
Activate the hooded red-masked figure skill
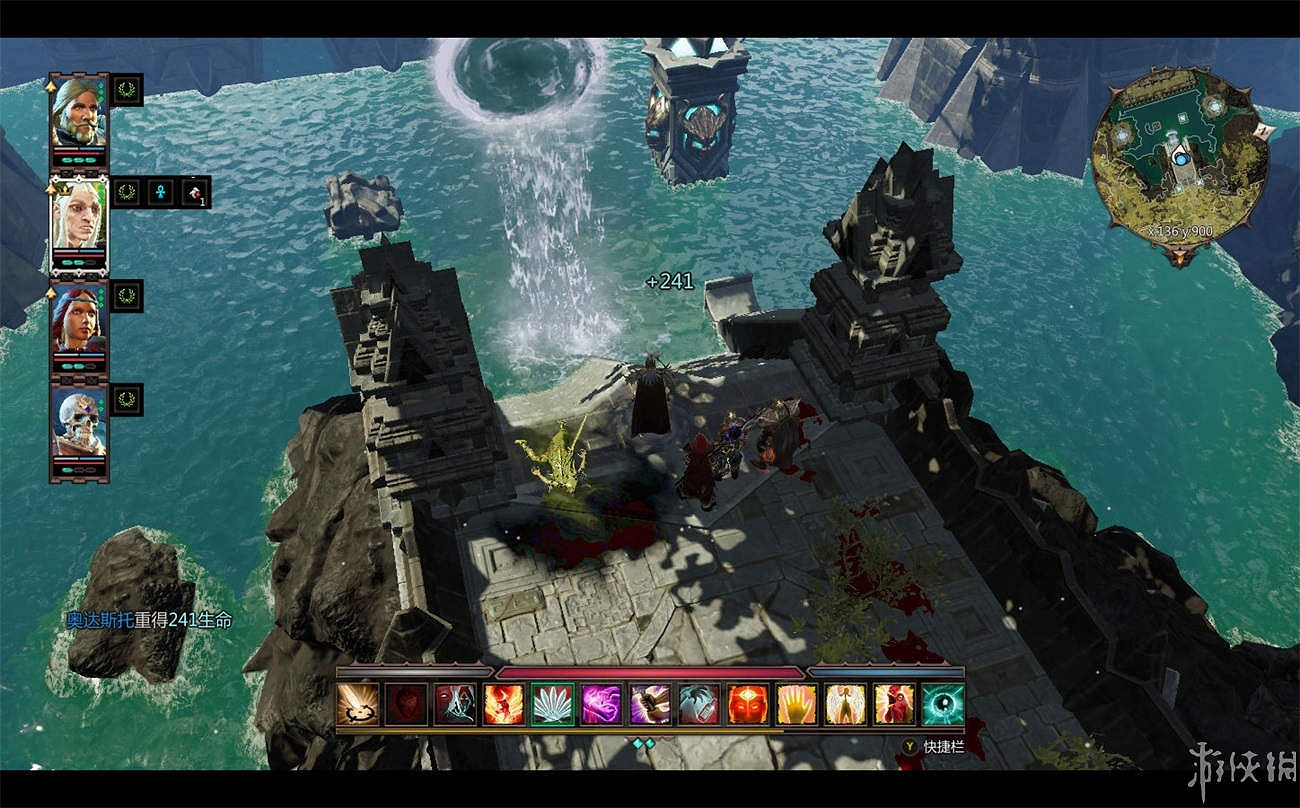tap(455, 704)
